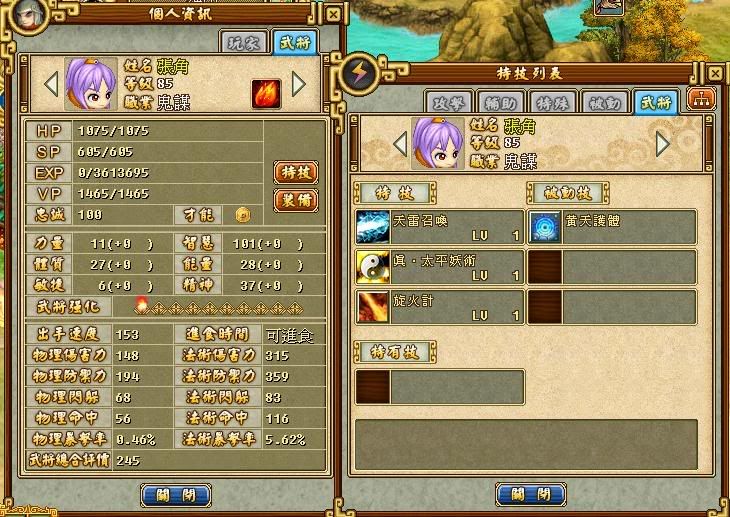Viewport: 730px width, 517px height.
Task: Click the flame element icon beside 張角
Action: click(265, 93)
